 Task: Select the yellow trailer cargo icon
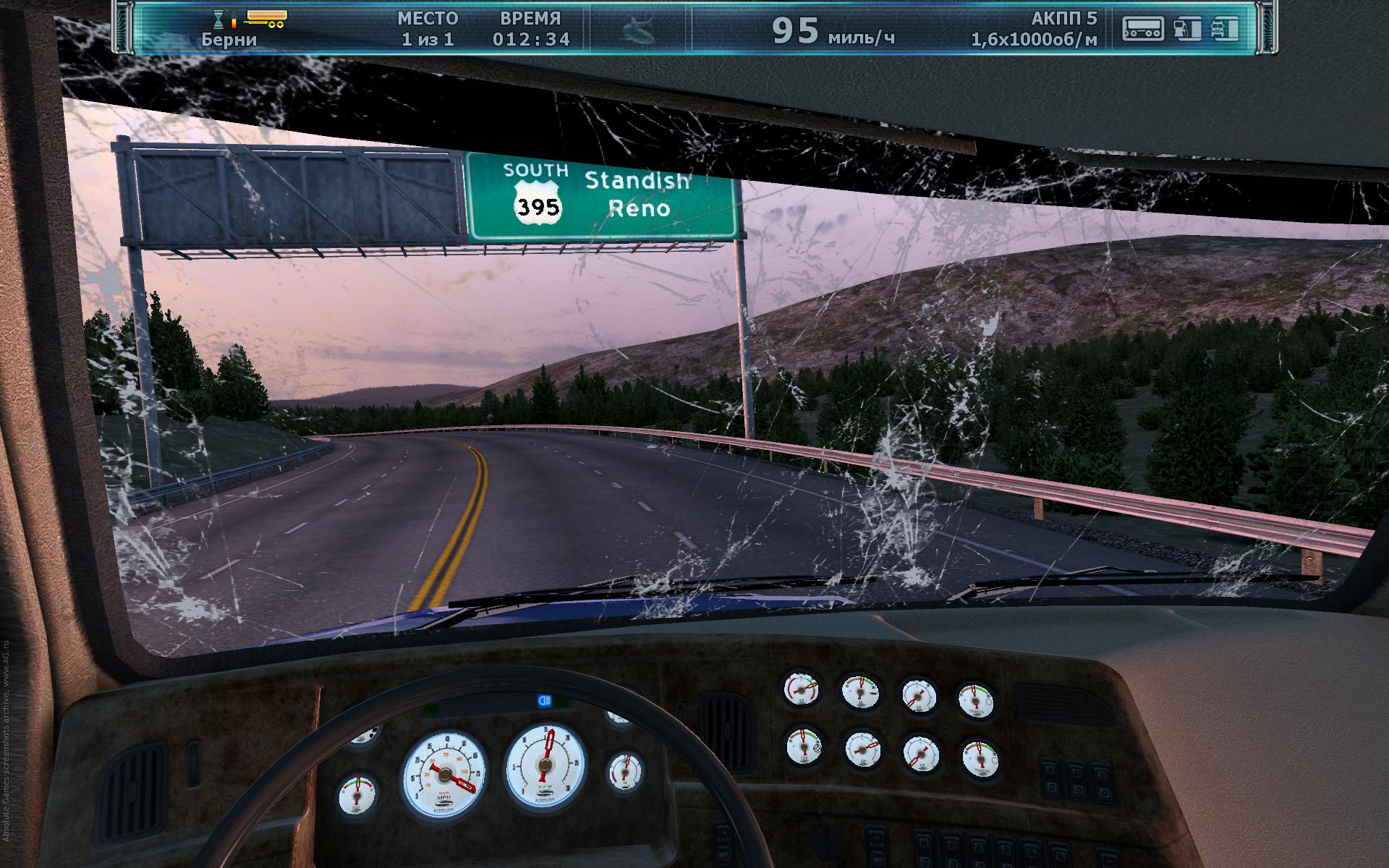click(266, 18)
